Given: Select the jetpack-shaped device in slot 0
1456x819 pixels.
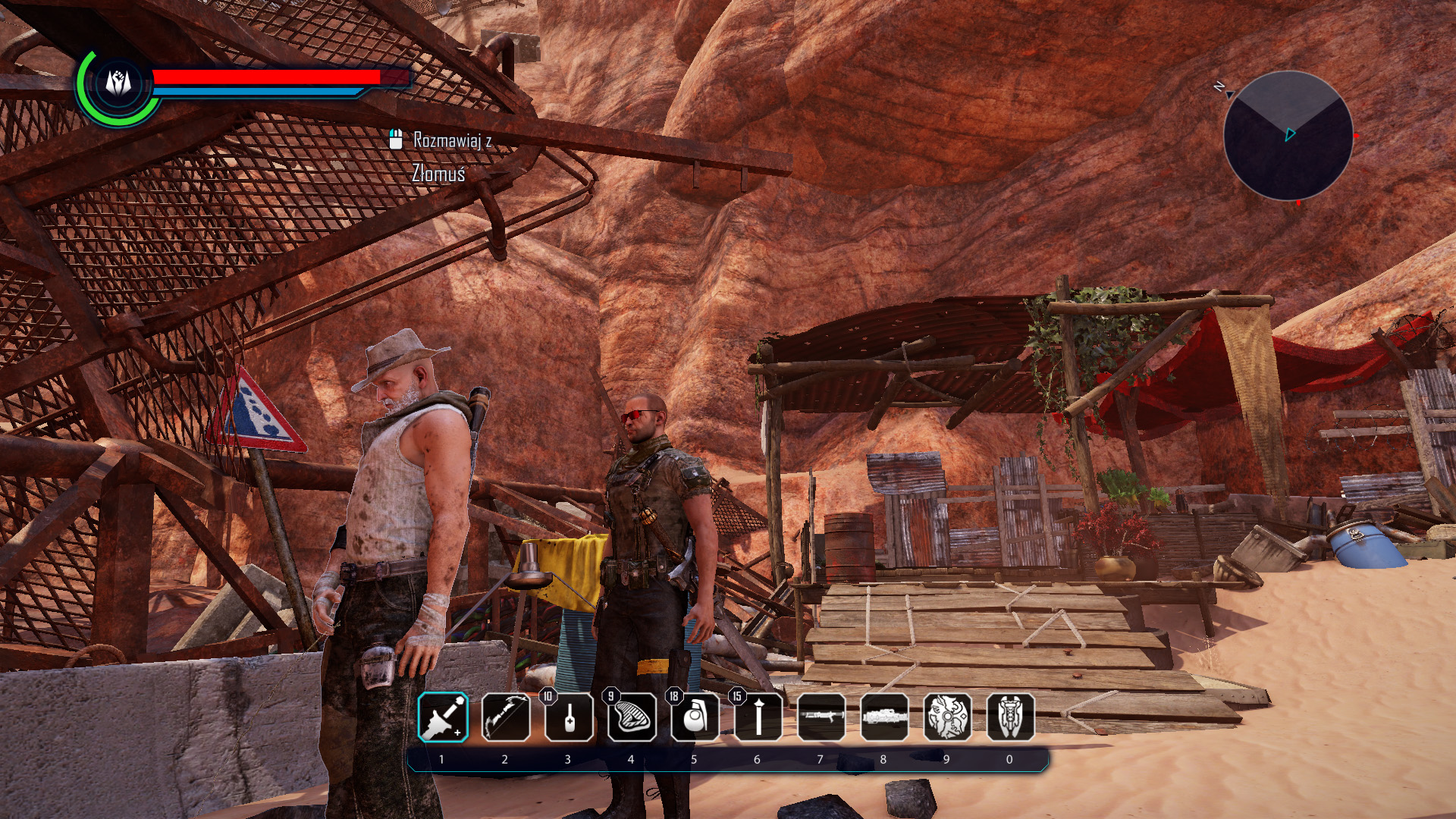Looking at the screenshot, I should (1010, 717).
